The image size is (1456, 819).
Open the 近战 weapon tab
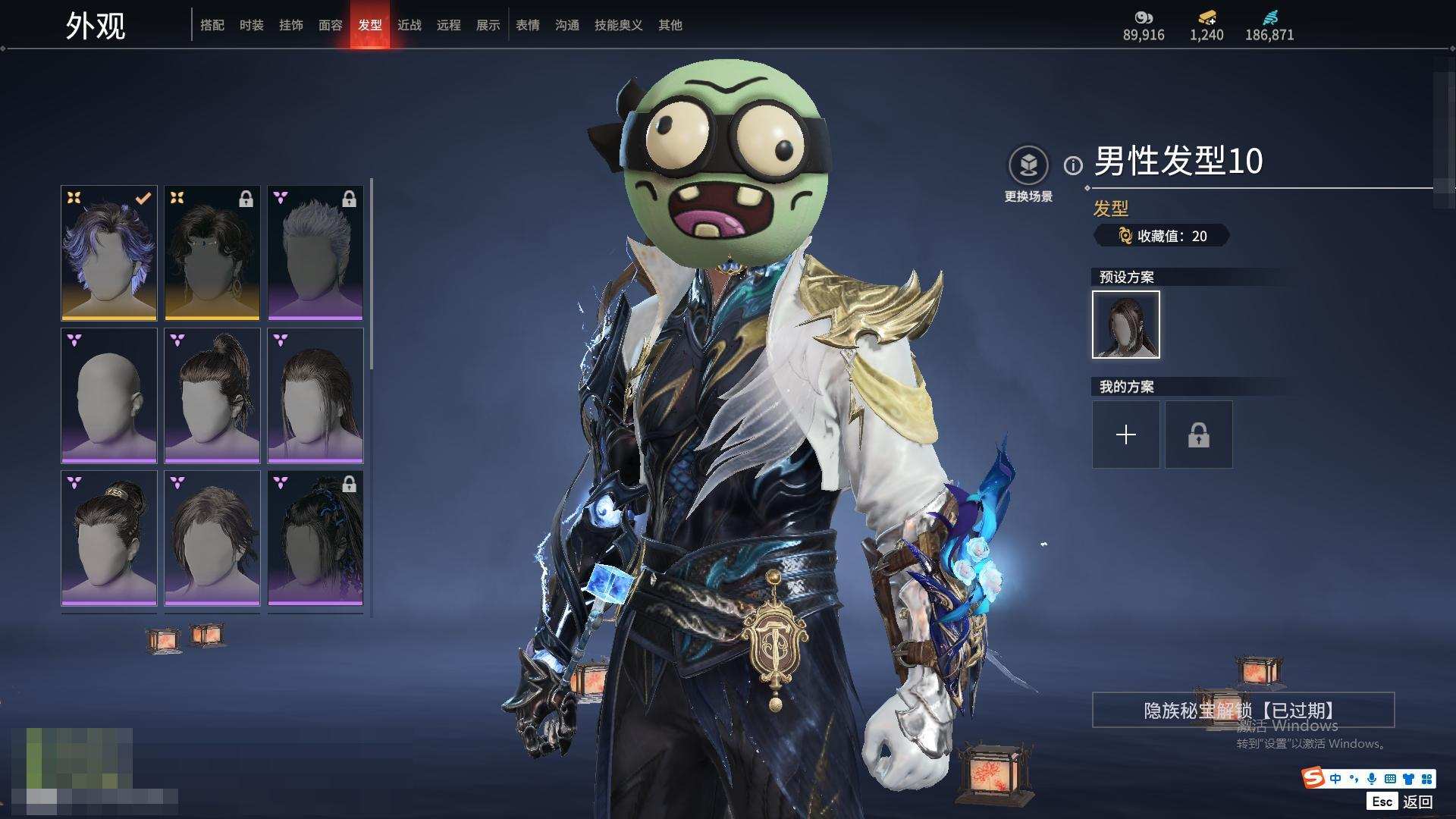point(409,26)
